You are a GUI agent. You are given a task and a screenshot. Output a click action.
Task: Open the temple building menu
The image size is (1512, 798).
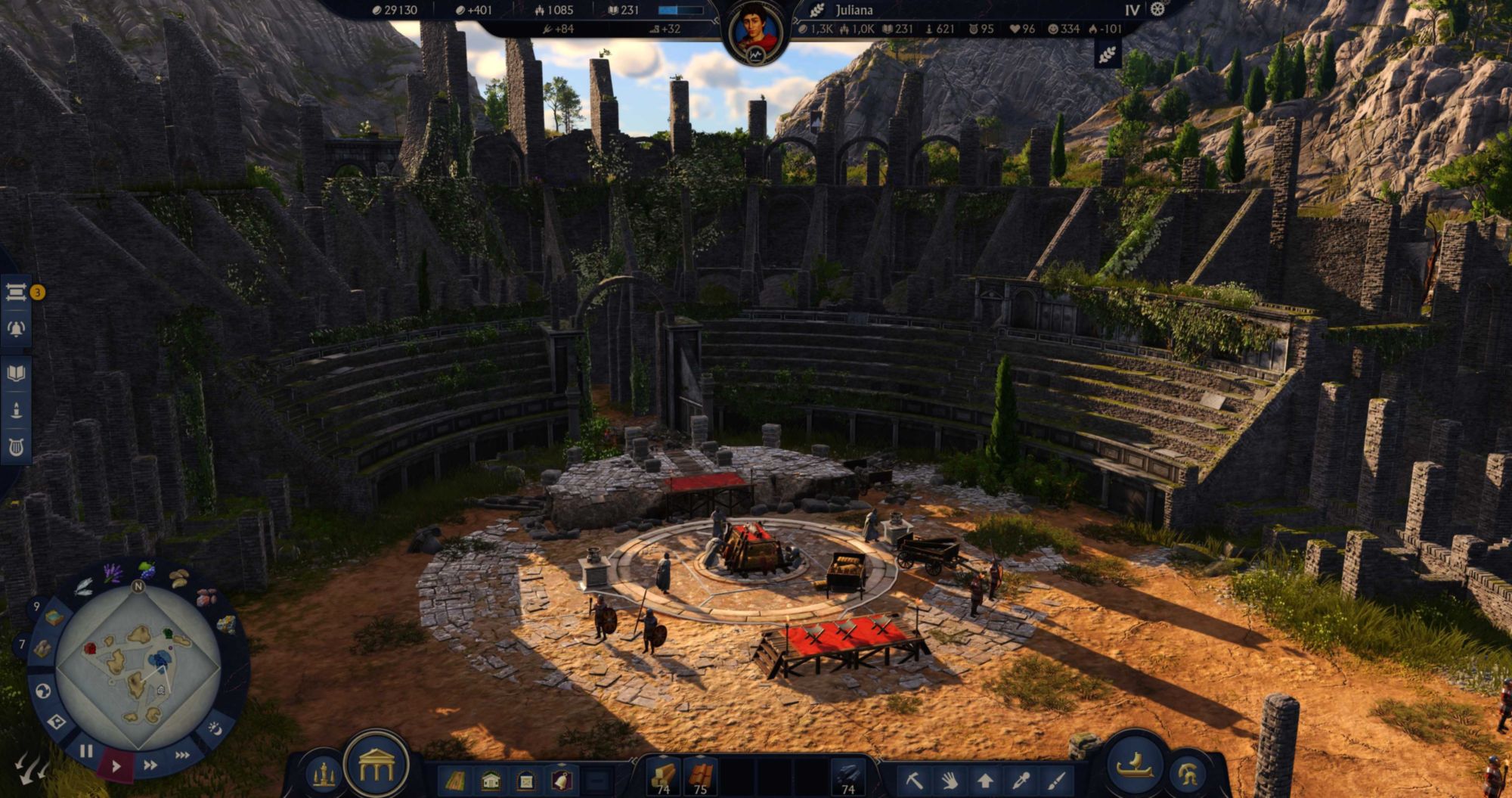(x=376, y=768)
